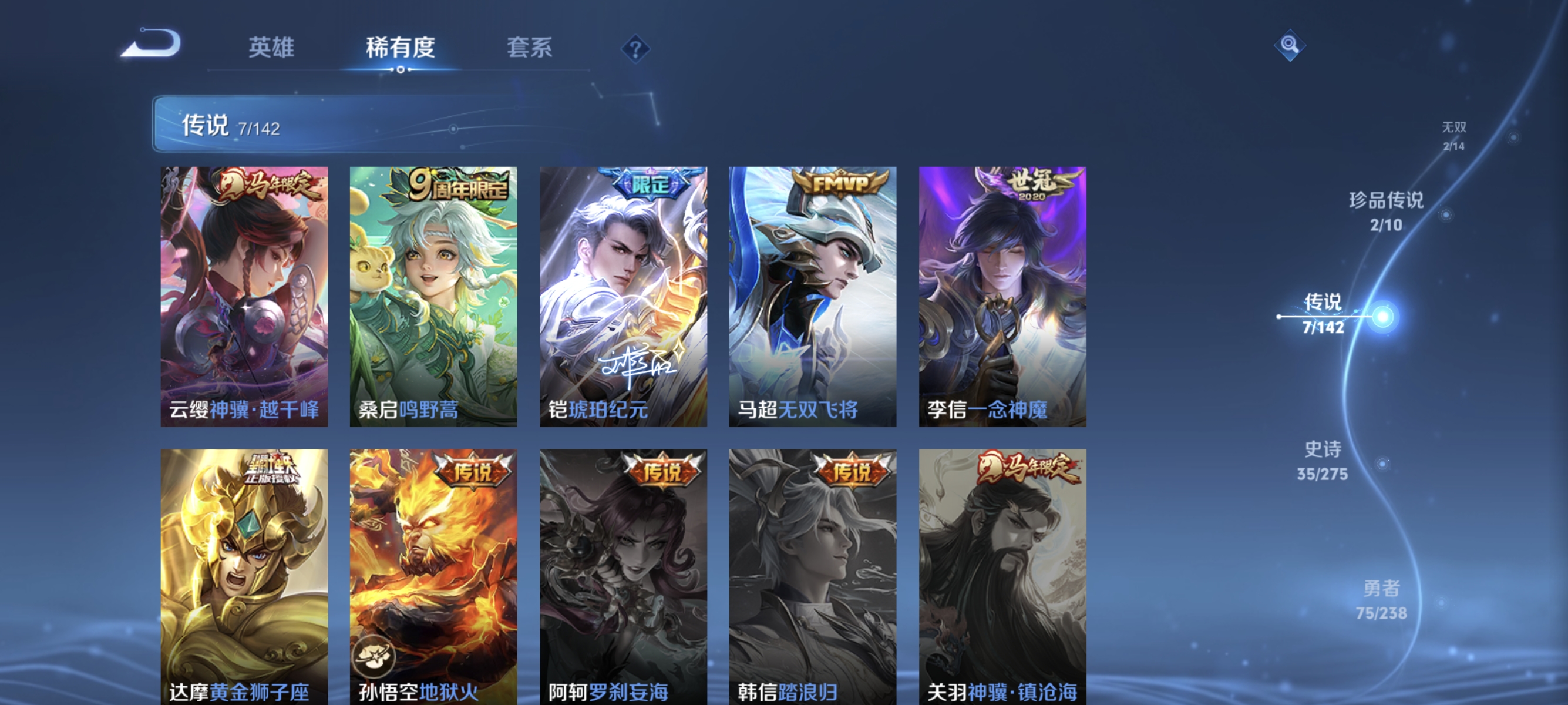The height and width of the screenshot is (705, 1568).
Task: Open the search function via magnifier icon
Action: pos(1290,45)
